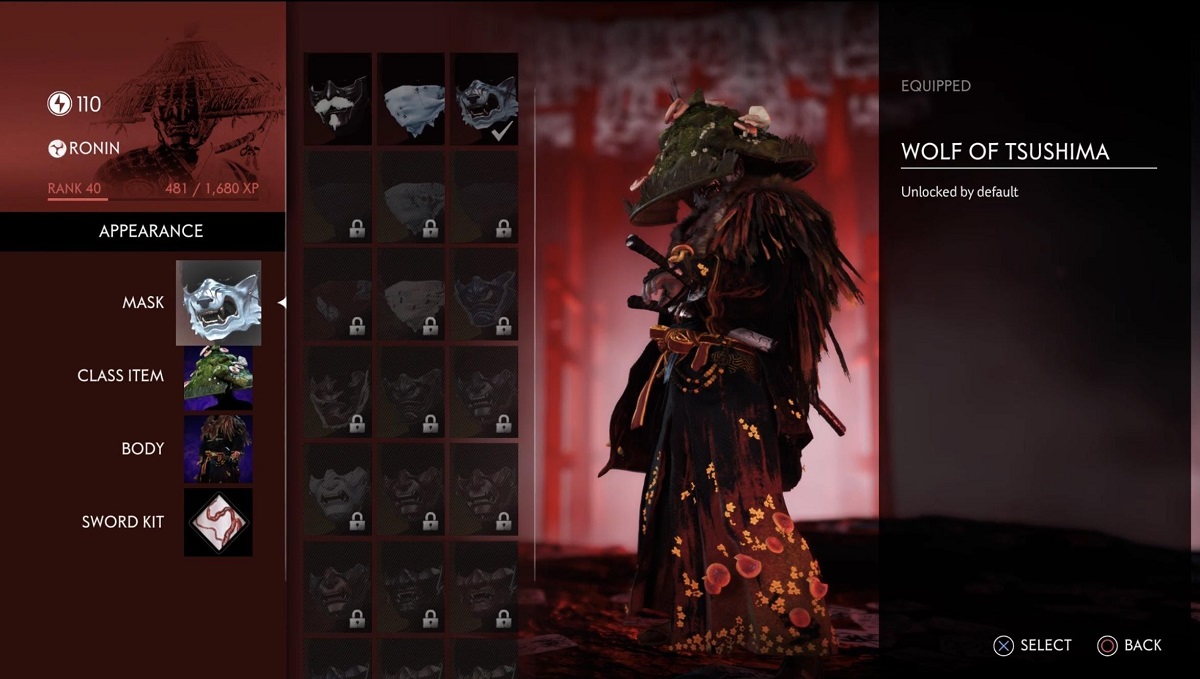The height and width of the screenshot is (679, 1200).
Task: Equip the pale blue cloth mask
Action: (x=412, y=99)
